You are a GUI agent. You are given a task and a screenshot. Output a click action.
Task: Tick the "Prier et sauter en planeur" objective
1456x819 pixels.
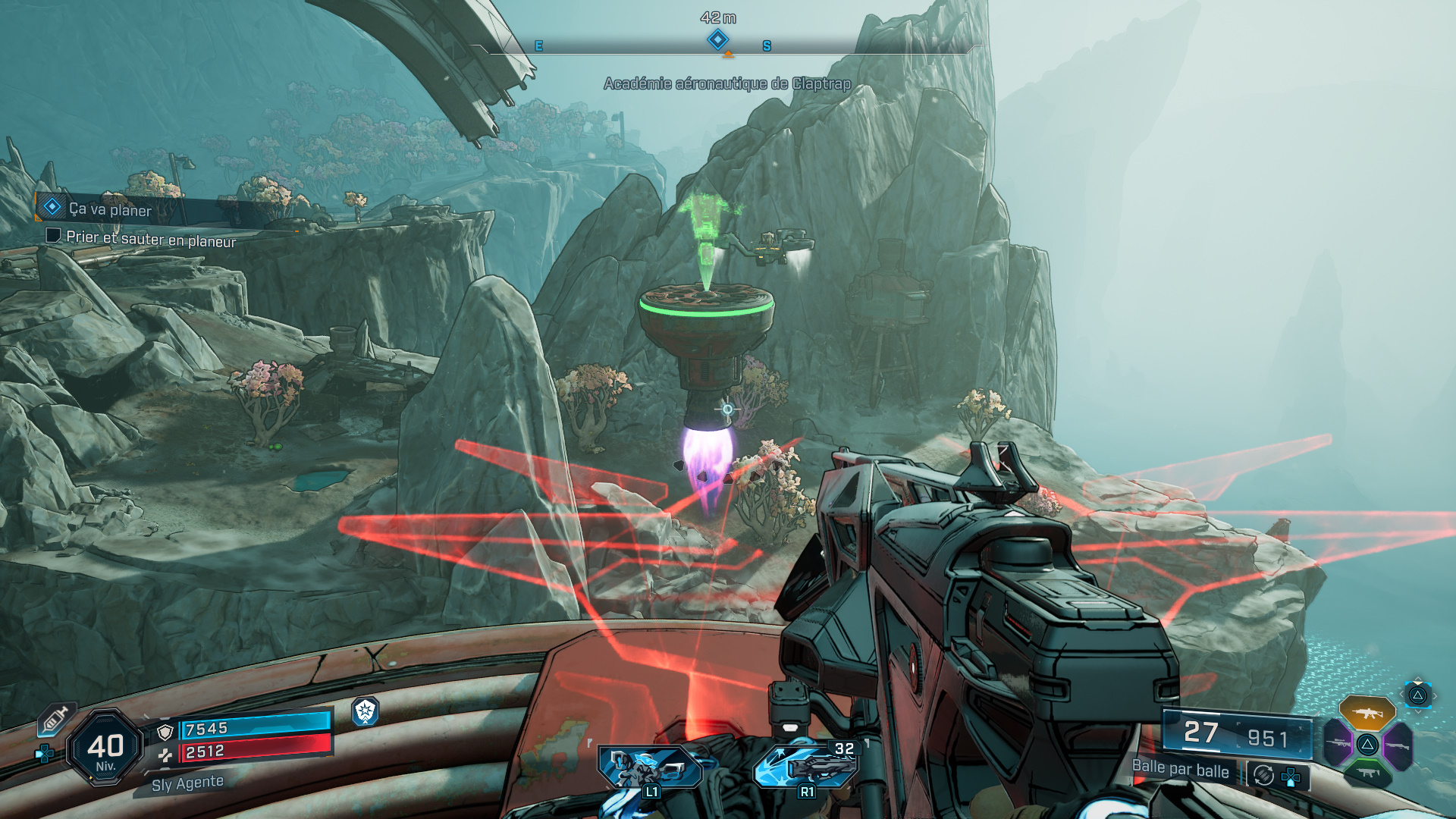(x=53, y=236)
